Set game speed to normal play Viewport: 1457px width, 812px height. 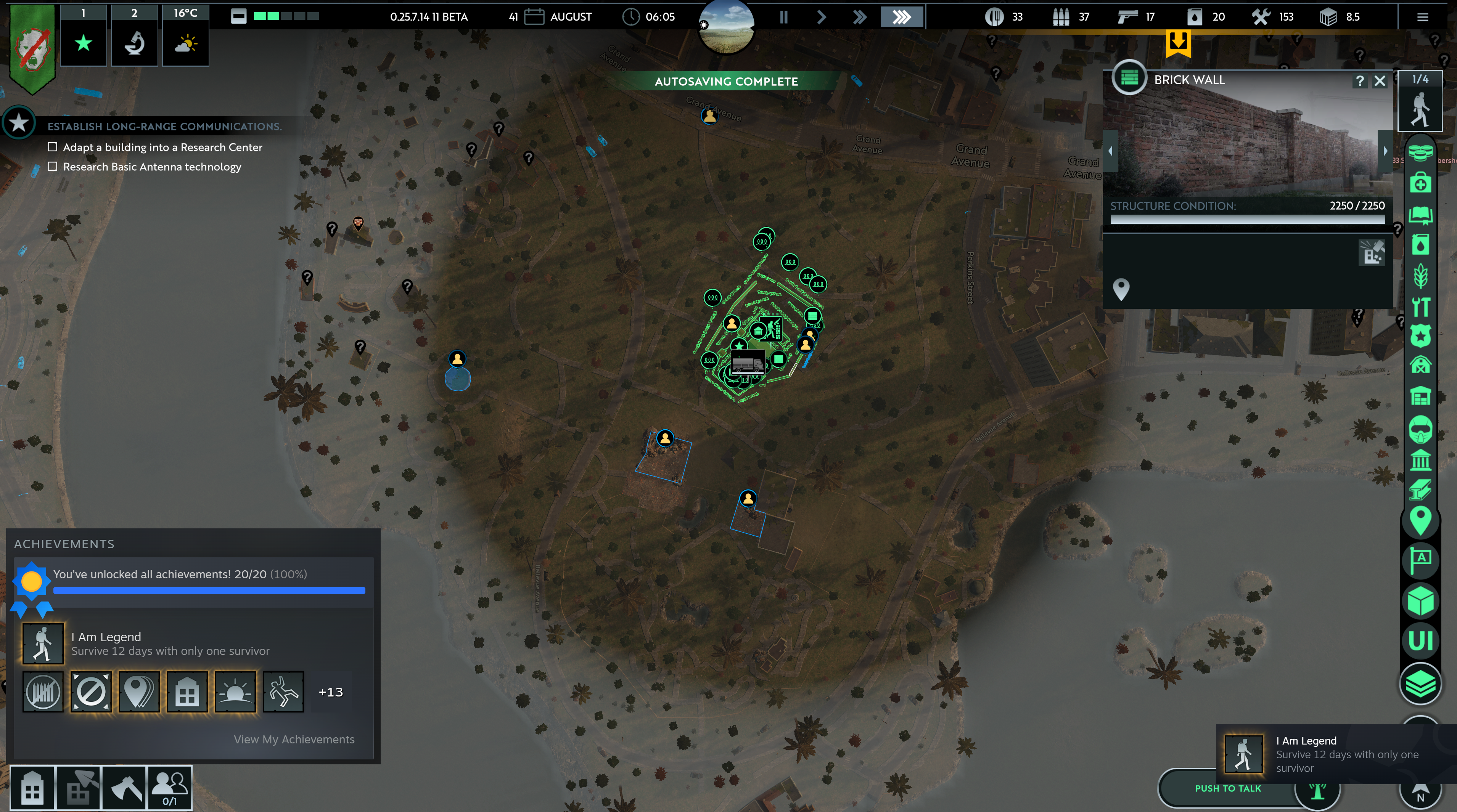821,17
